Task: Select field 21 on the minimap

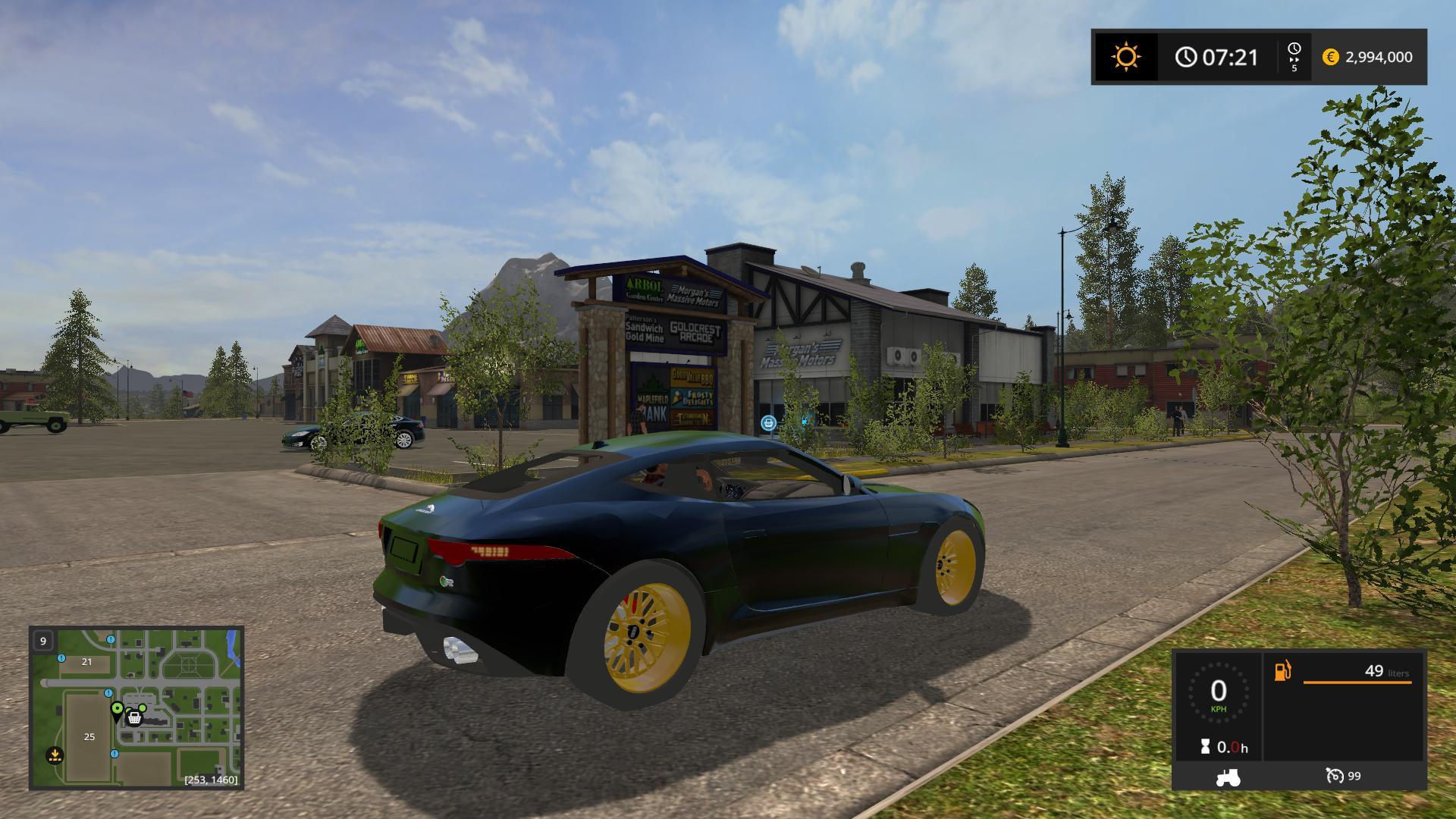Action: (86, 661)
